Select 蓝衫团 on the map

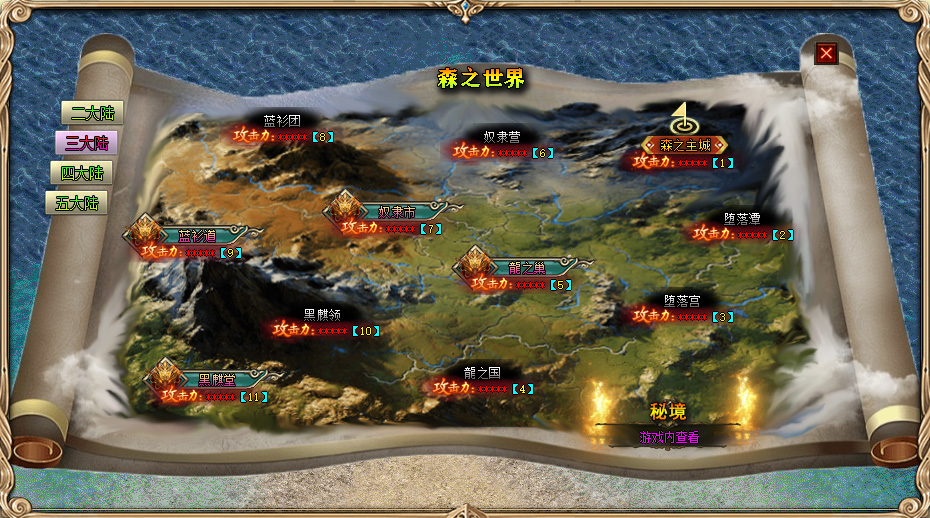[282, 120]
